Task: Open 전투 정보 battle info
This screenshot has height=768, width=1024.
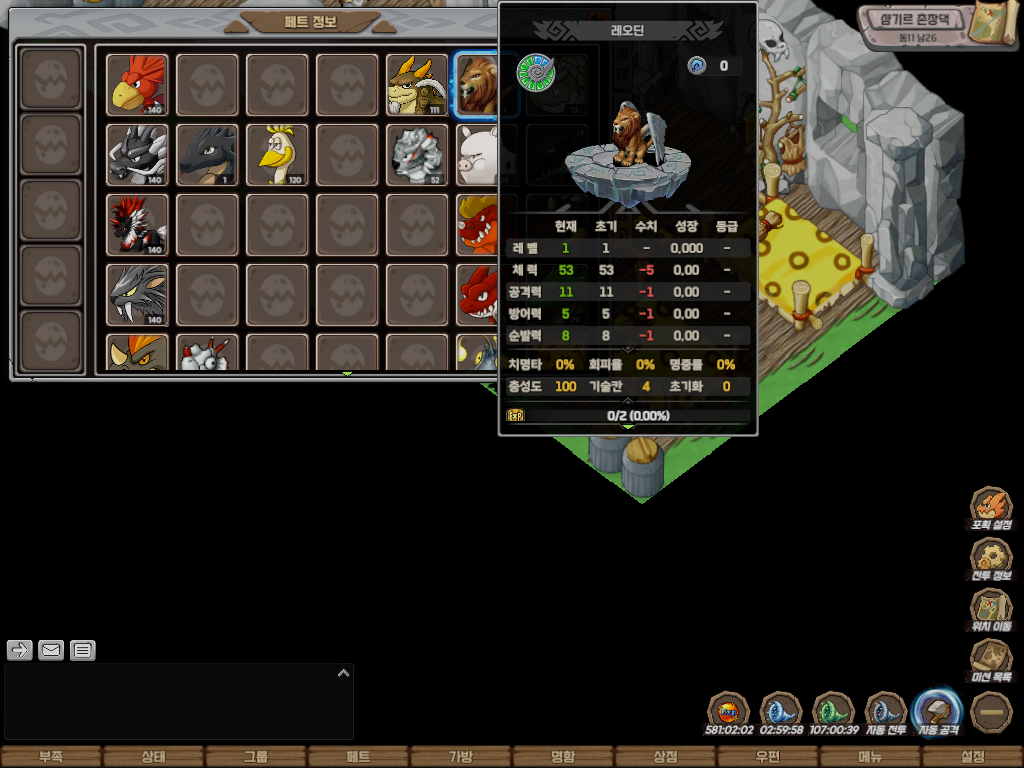Action: [x=992, y=558]
